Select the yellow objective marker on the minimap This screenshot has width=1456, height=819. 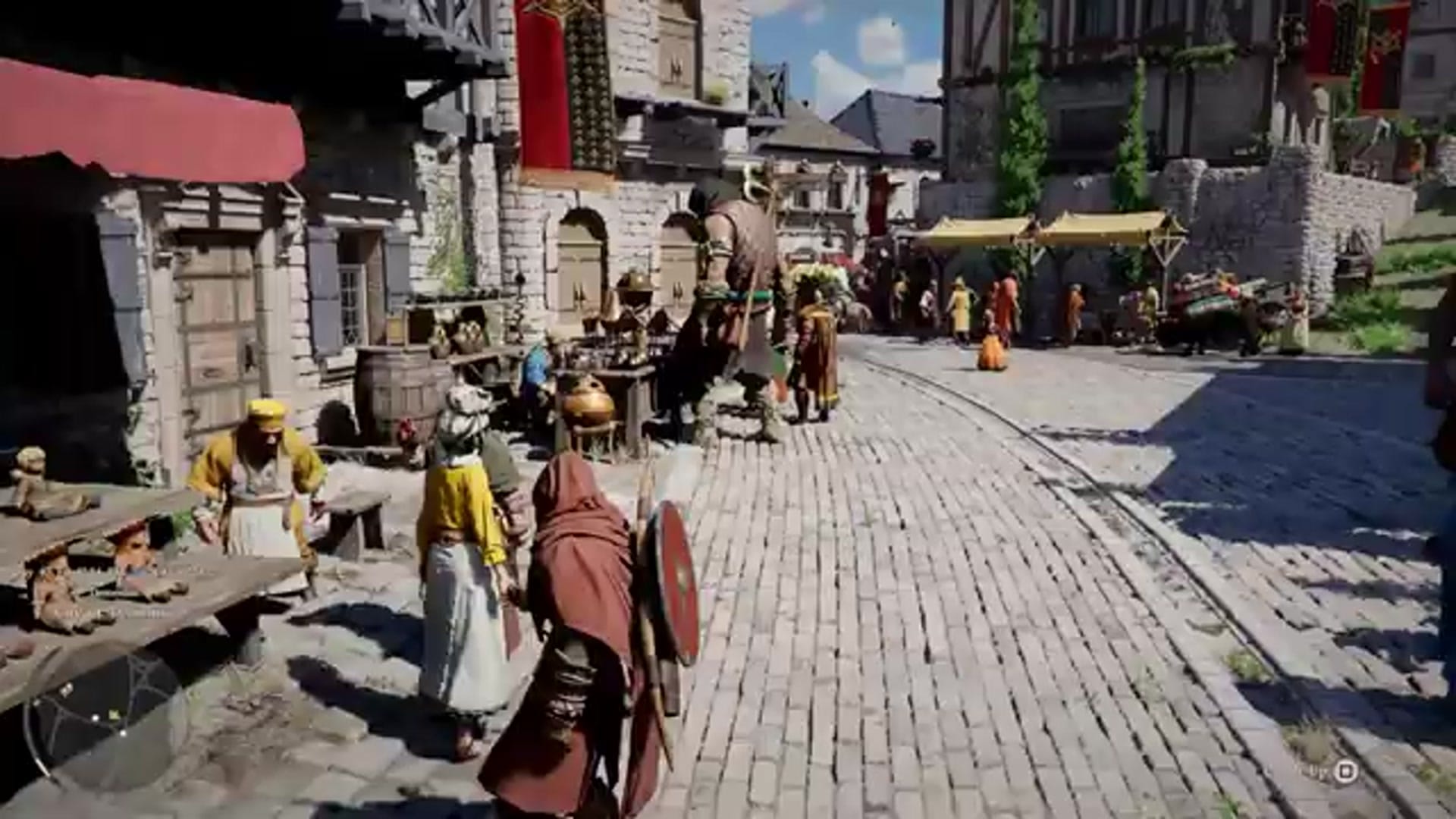click(x=115, y=714)
